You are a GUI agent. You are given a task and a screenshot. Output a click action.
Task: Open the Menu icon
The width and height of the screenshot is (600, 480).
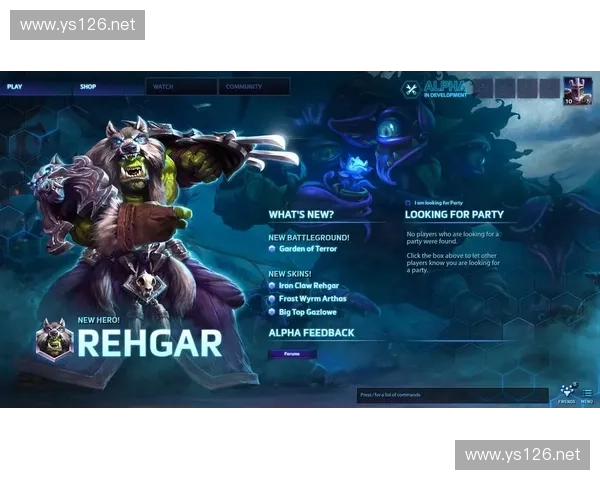[x=587, y=394]
